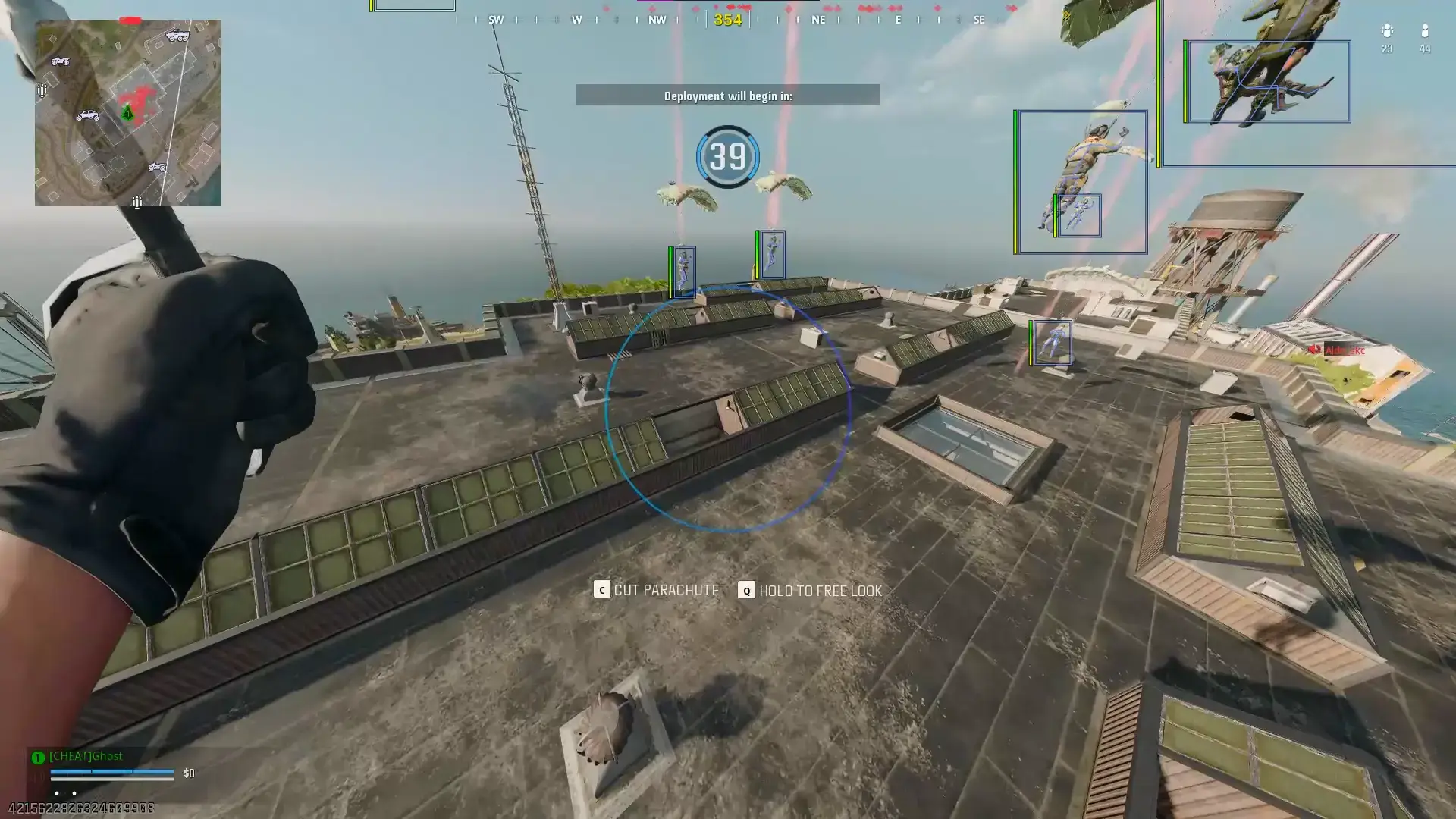Screen dimensions: 1456x819
Task: Click the SE marker on the compass bar
Action: coord(979,20)
